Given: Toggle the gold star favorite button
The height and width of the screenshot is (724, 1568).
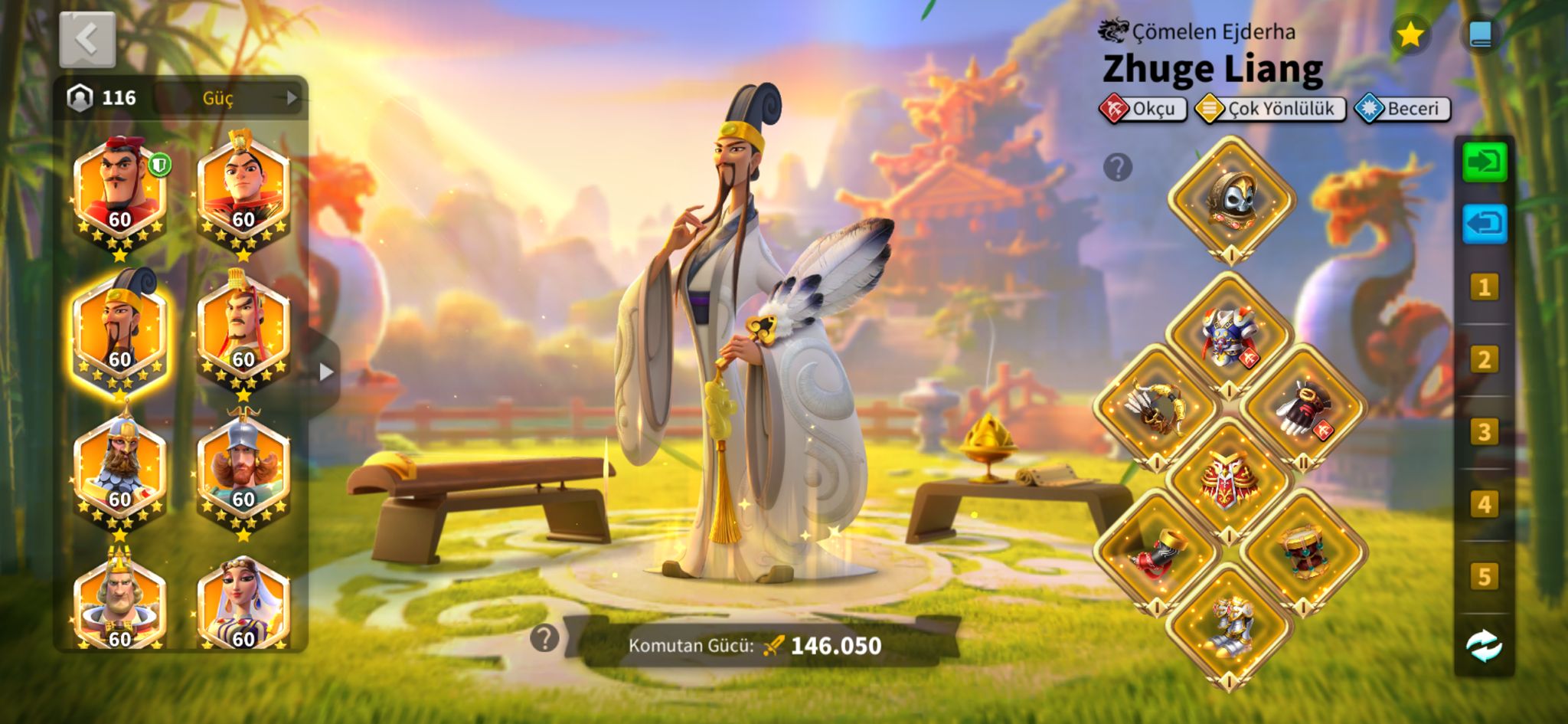Looking at the screenshot, I should coord(1410,35).
